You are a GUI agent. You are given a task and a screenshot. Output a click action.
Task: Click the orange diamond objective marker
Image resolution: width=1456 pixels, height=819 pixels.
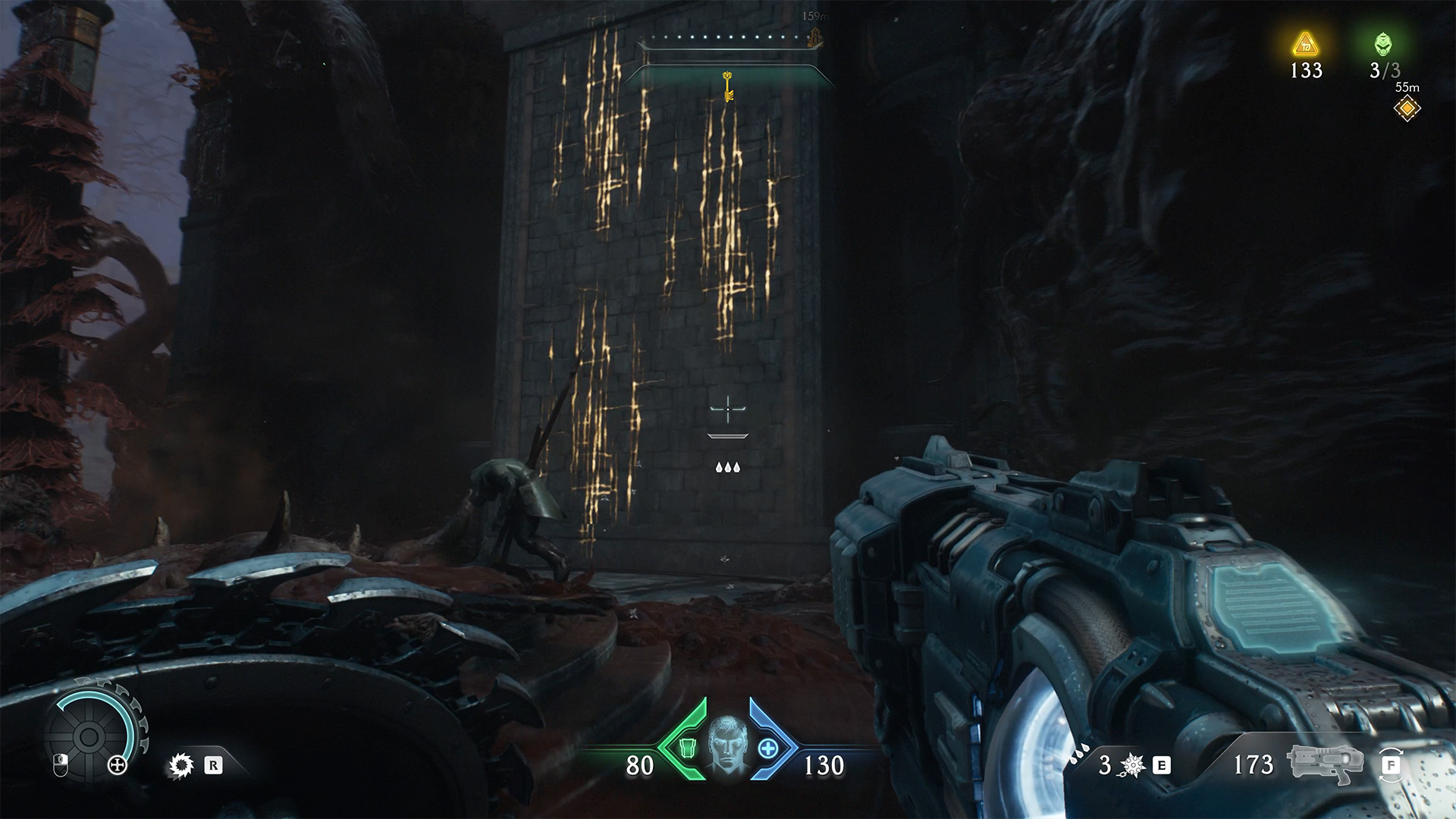1407,109
